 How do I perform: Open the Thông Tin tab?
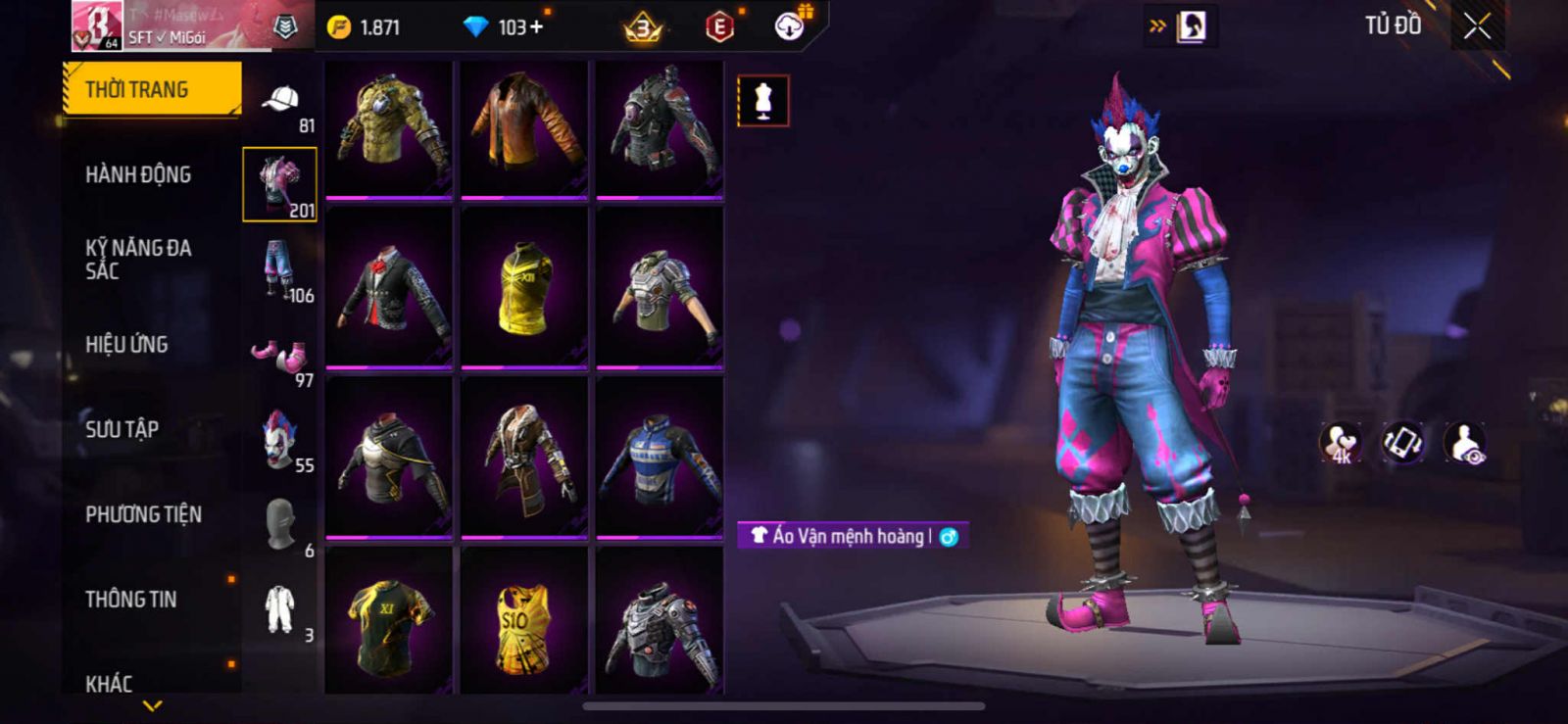(130, 599)
